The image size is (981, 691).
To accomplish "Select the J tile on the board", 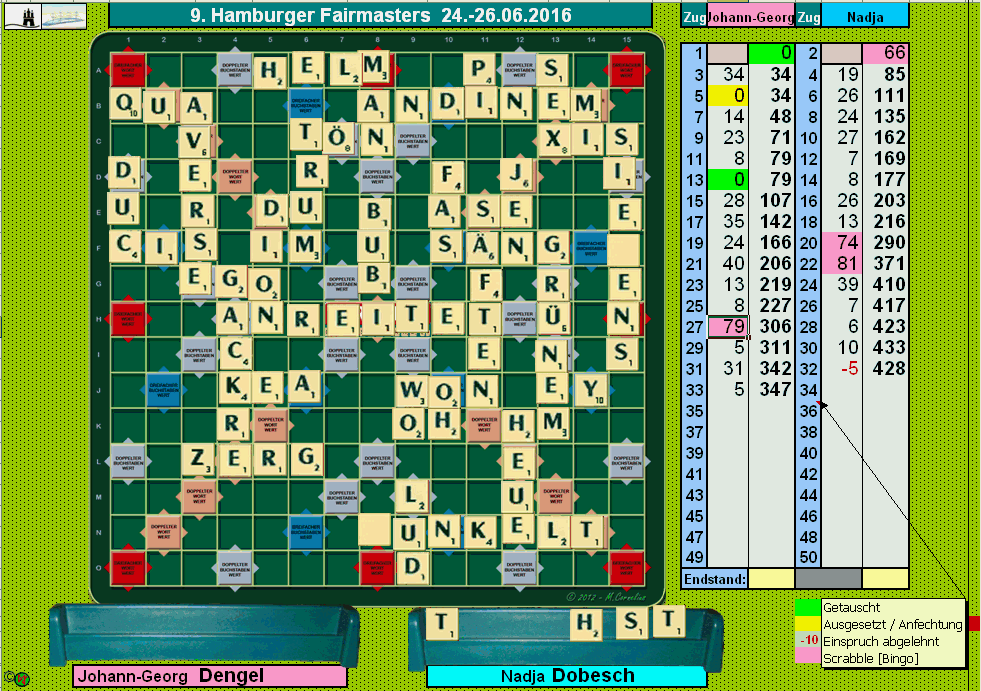I will [x=517, y=174].
